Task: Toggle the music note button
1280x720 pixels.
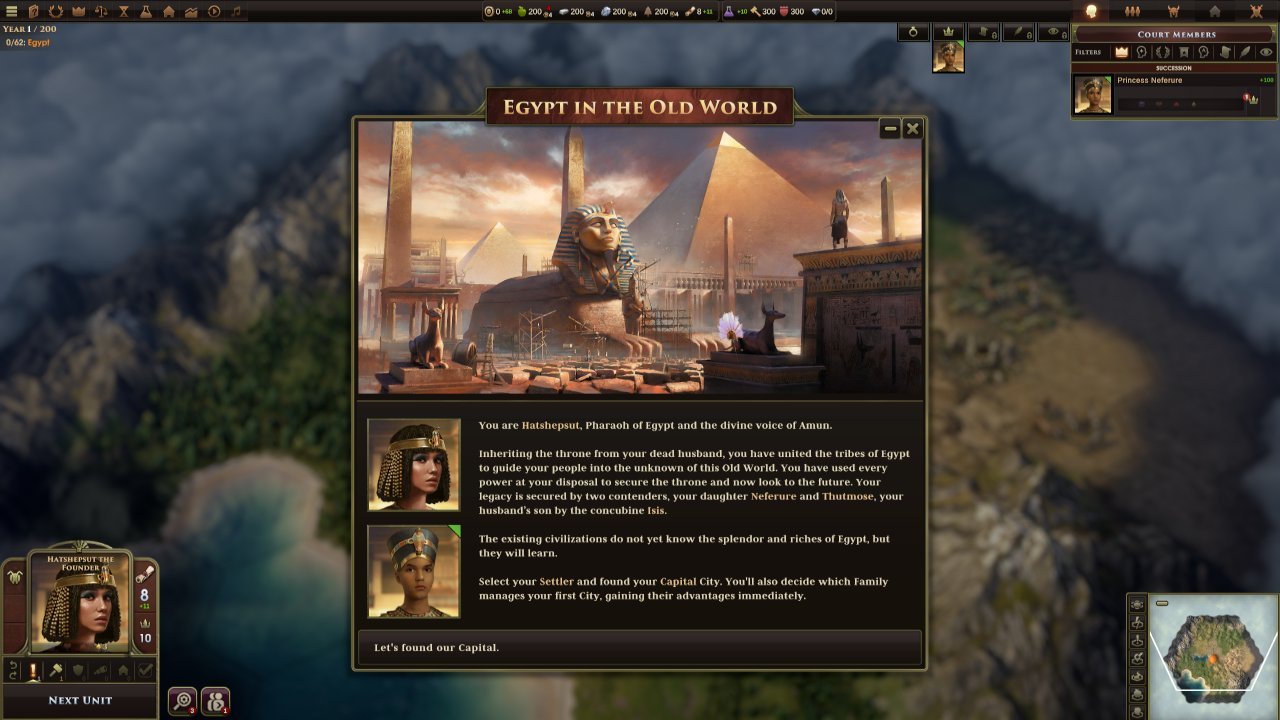Action: (x=236, y=12)
